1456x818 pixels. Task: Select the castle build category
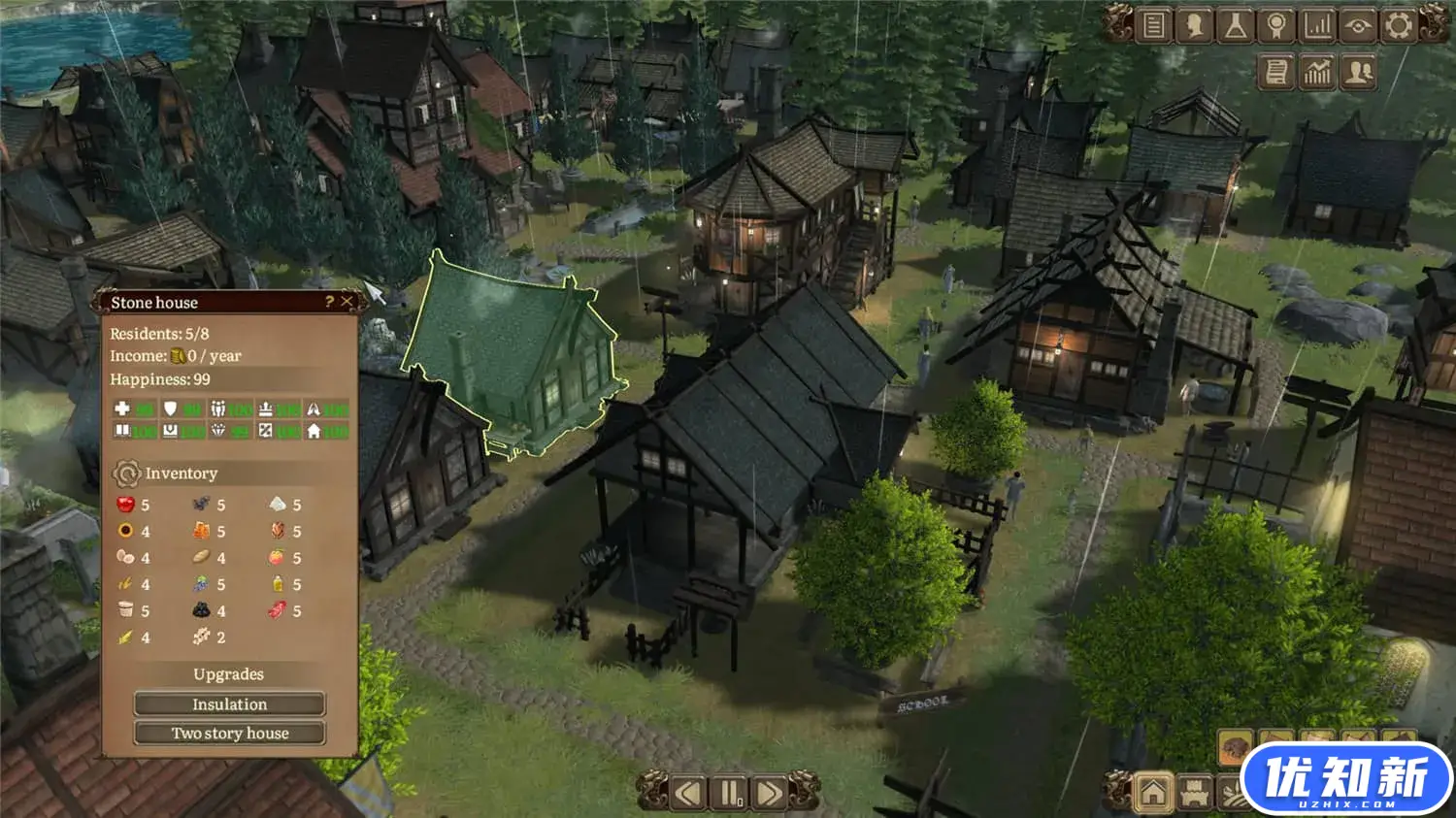(x=1195, y=793)
